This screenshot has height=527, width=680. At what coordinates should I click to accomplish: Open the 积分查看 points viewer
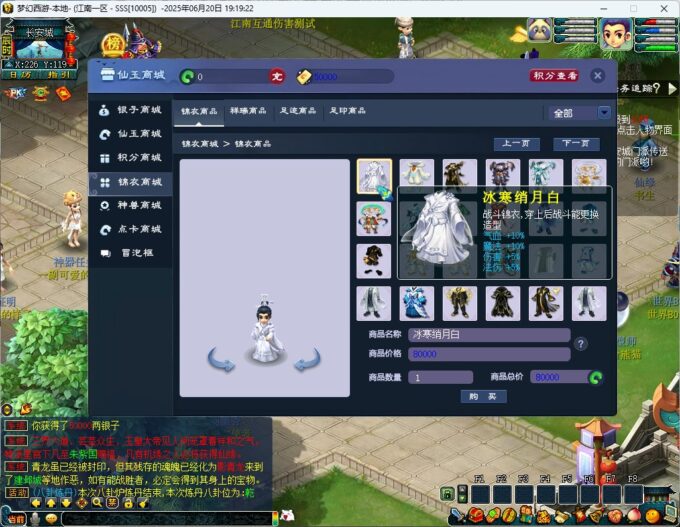click(x=554, y=75)
